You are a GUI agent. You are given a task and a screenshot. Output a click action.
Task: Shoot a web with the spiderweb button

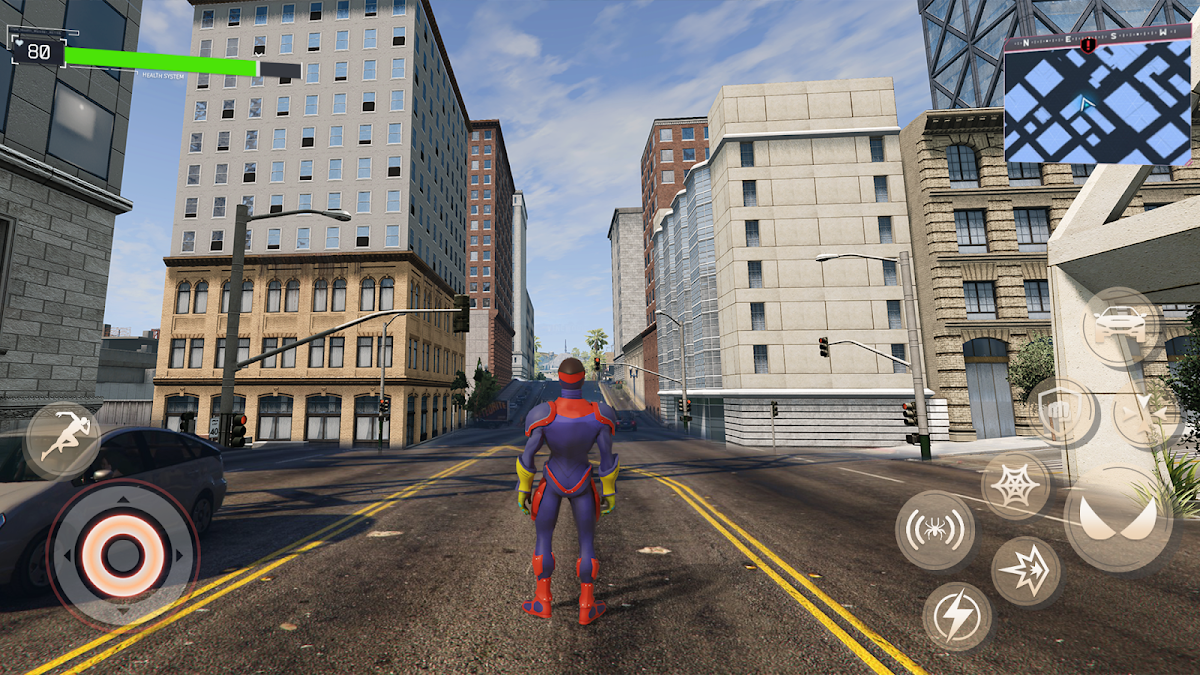pyautogui.click(x=1015, y=486)
